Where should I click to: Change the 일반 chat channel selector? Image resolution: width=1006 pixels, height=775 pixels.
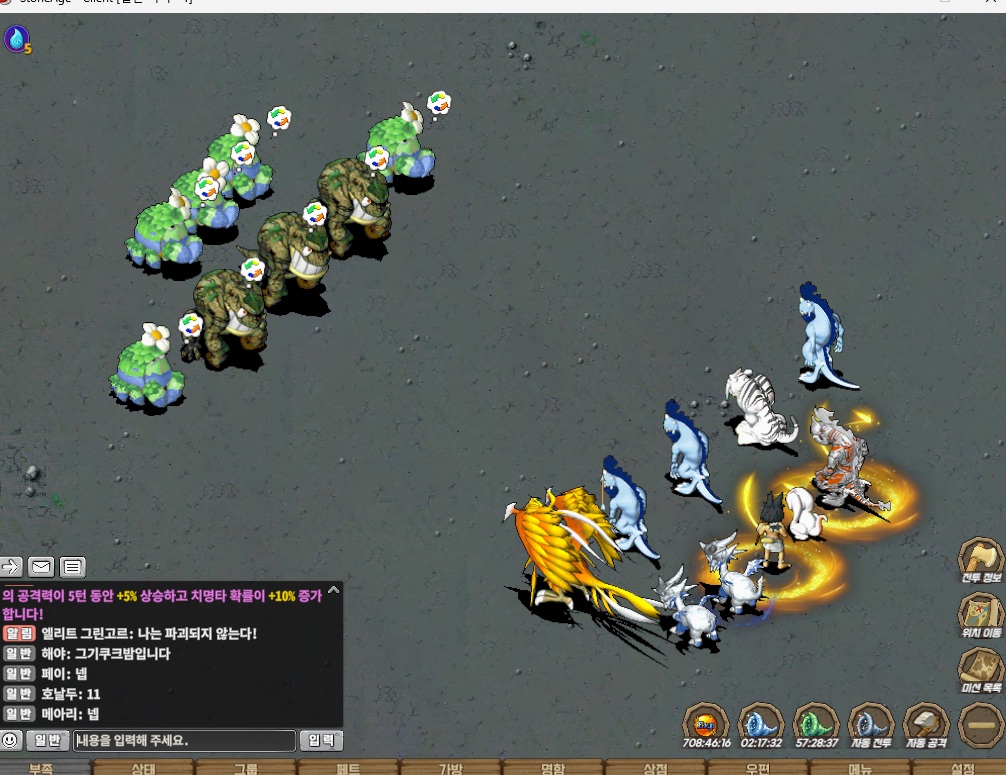pyautogui.click(x=47, y=741)
